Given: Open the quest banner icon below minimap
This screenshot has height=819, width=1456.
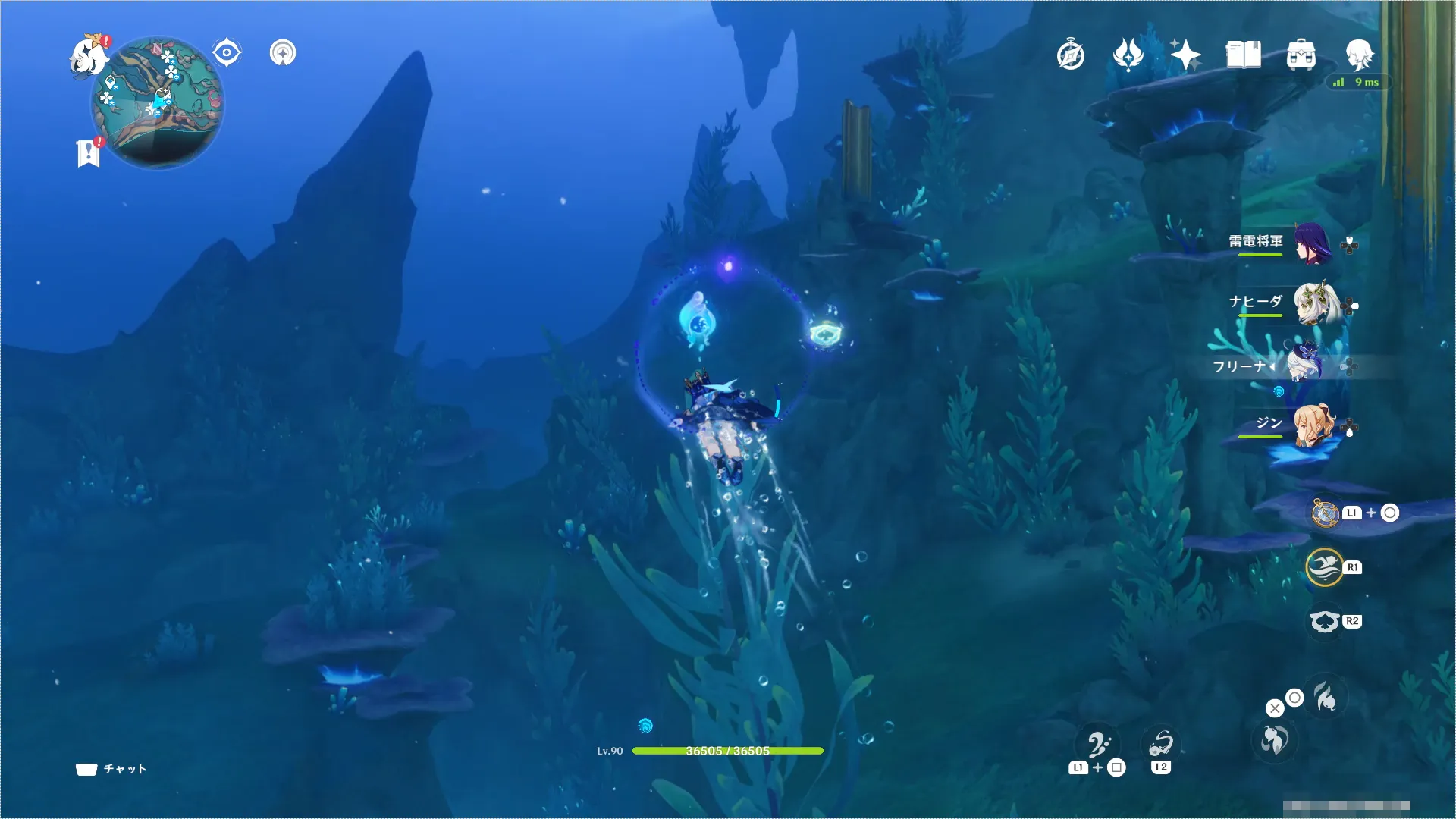Looking at the screenshot, I should pos(89,152).
